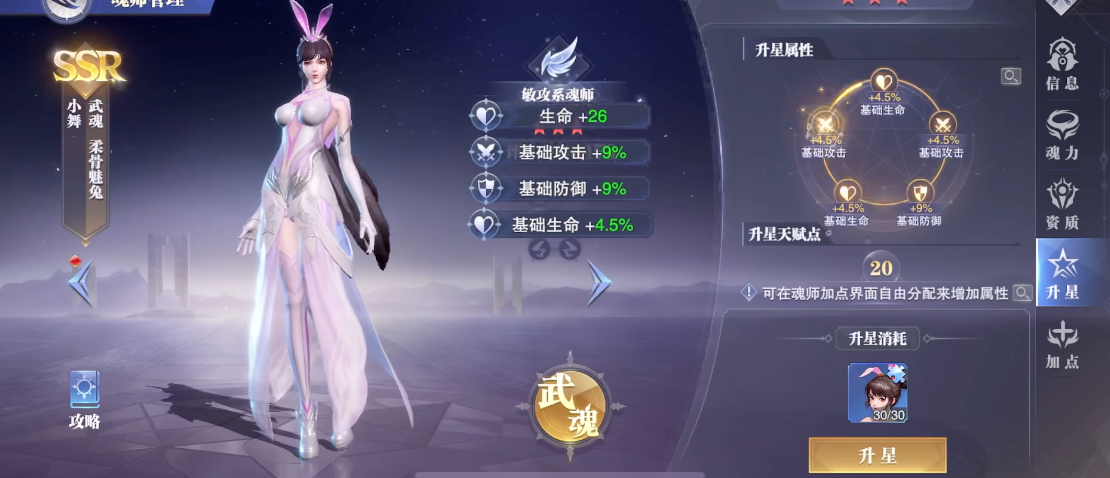The image size is (1110, 478).
Task: Open the 升星 star-up tab
Action: (1062, 273)
